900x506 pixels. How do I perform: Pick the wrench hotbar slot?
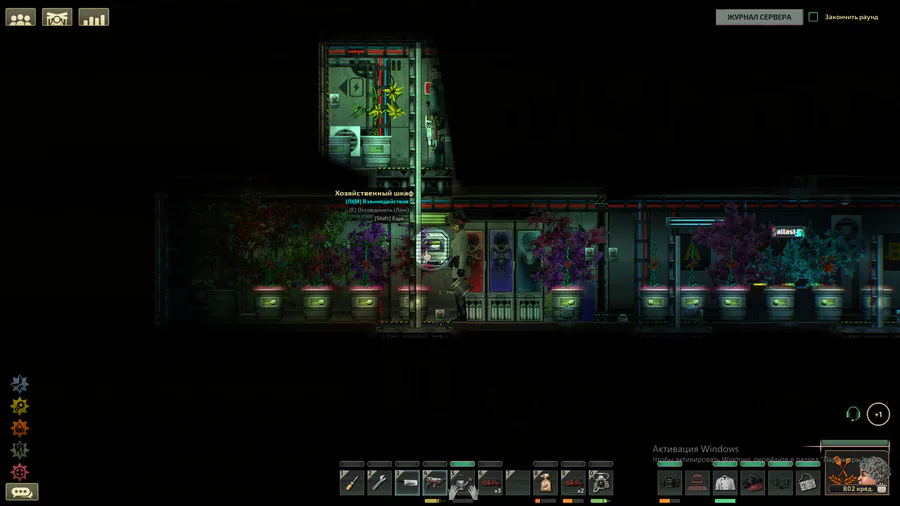[379, 484]
